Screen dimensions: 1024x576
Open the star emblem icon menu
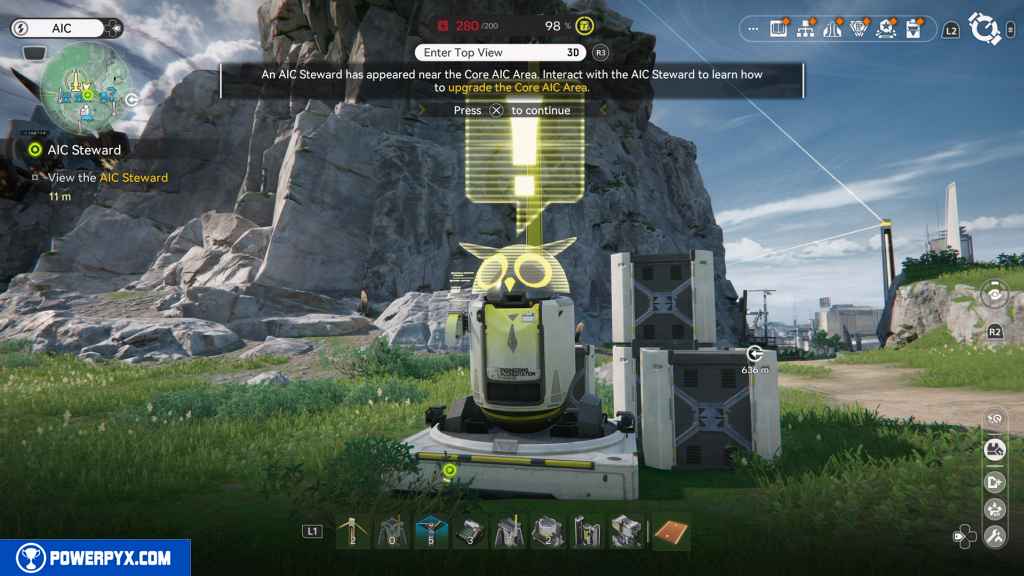tap(884, 30)
